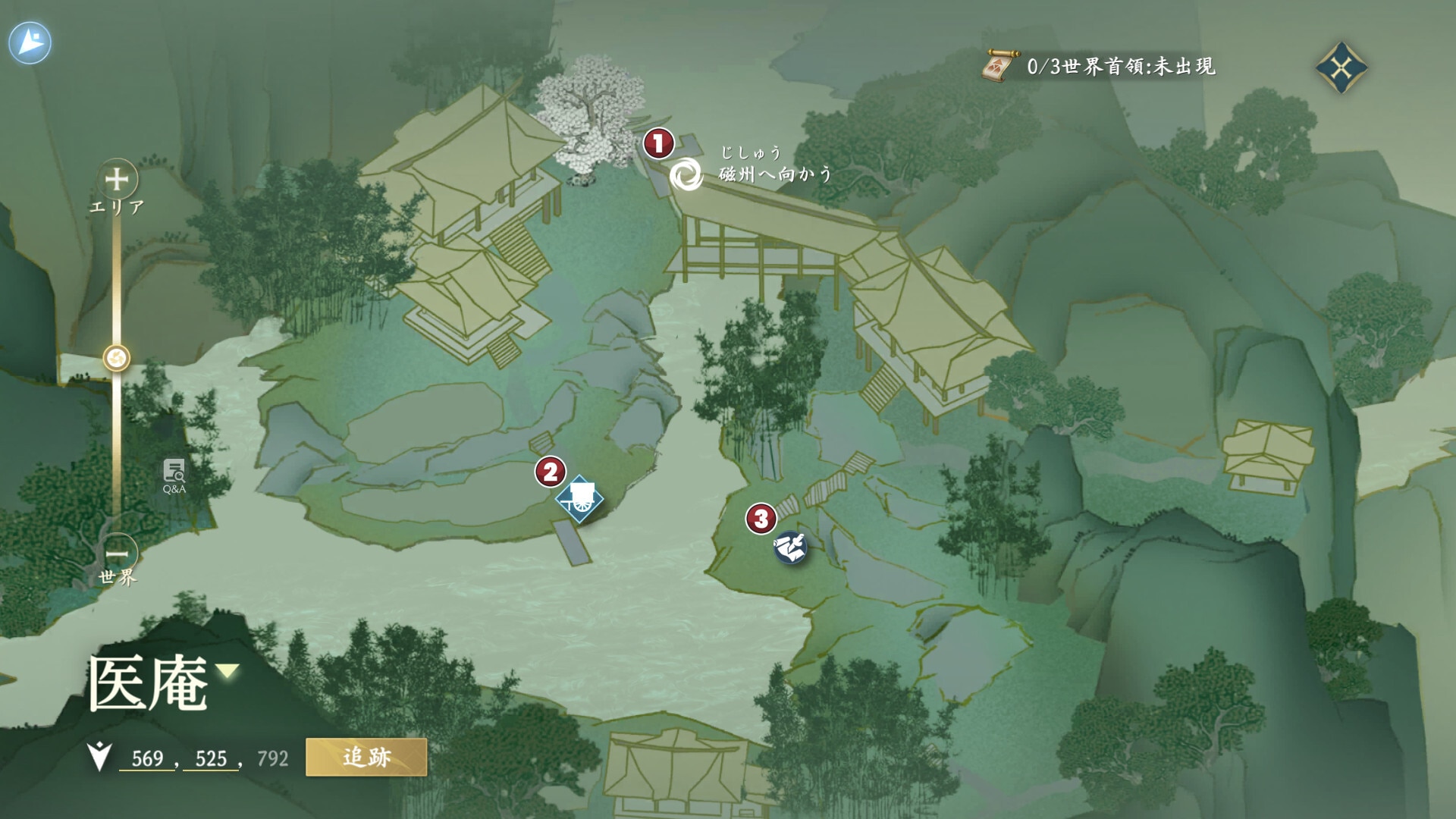Close the map with the X button

(x=1341, y=67)
